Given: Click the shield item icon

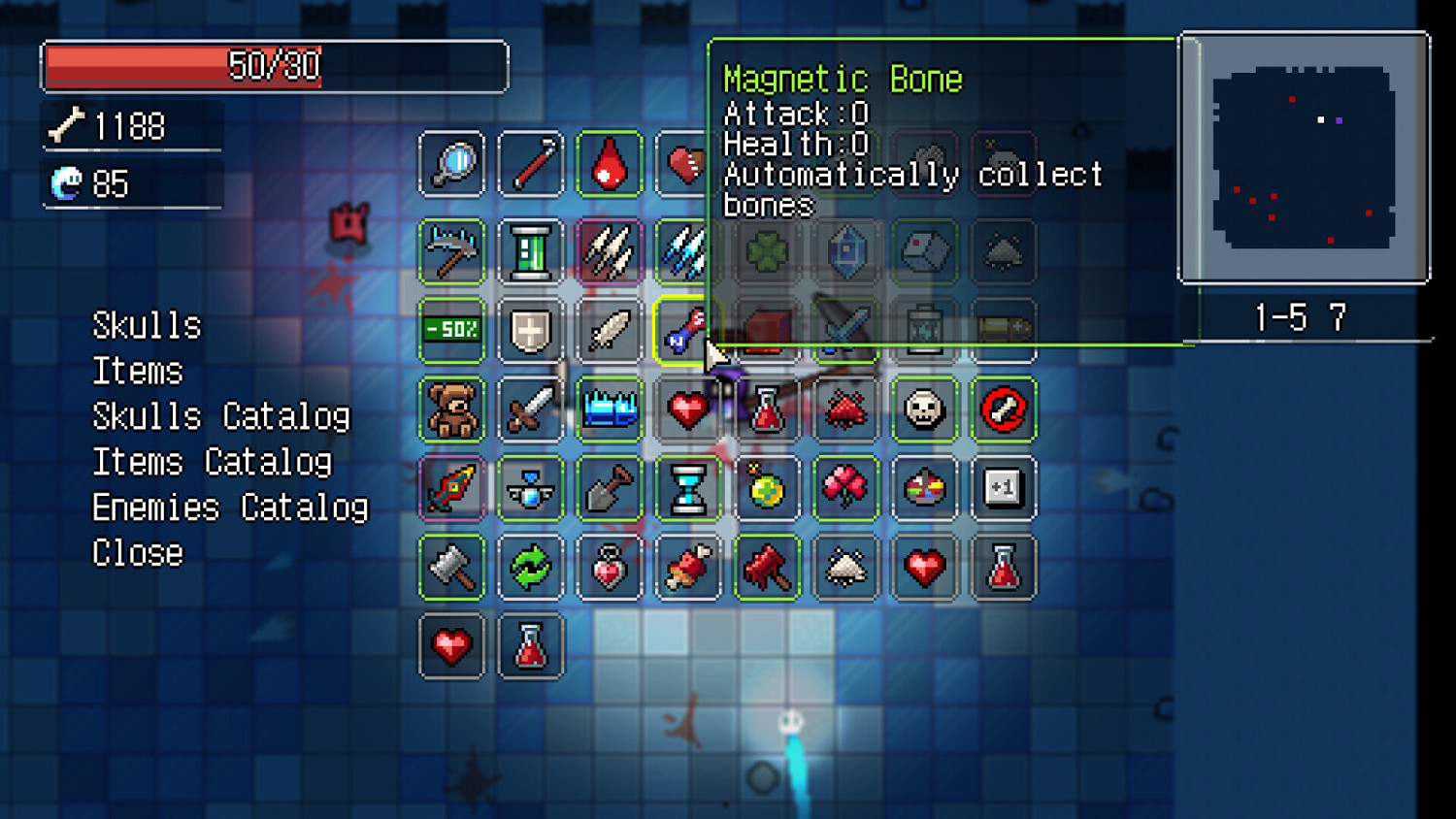Looking at the screenshot, I should (x=531, y=330).
